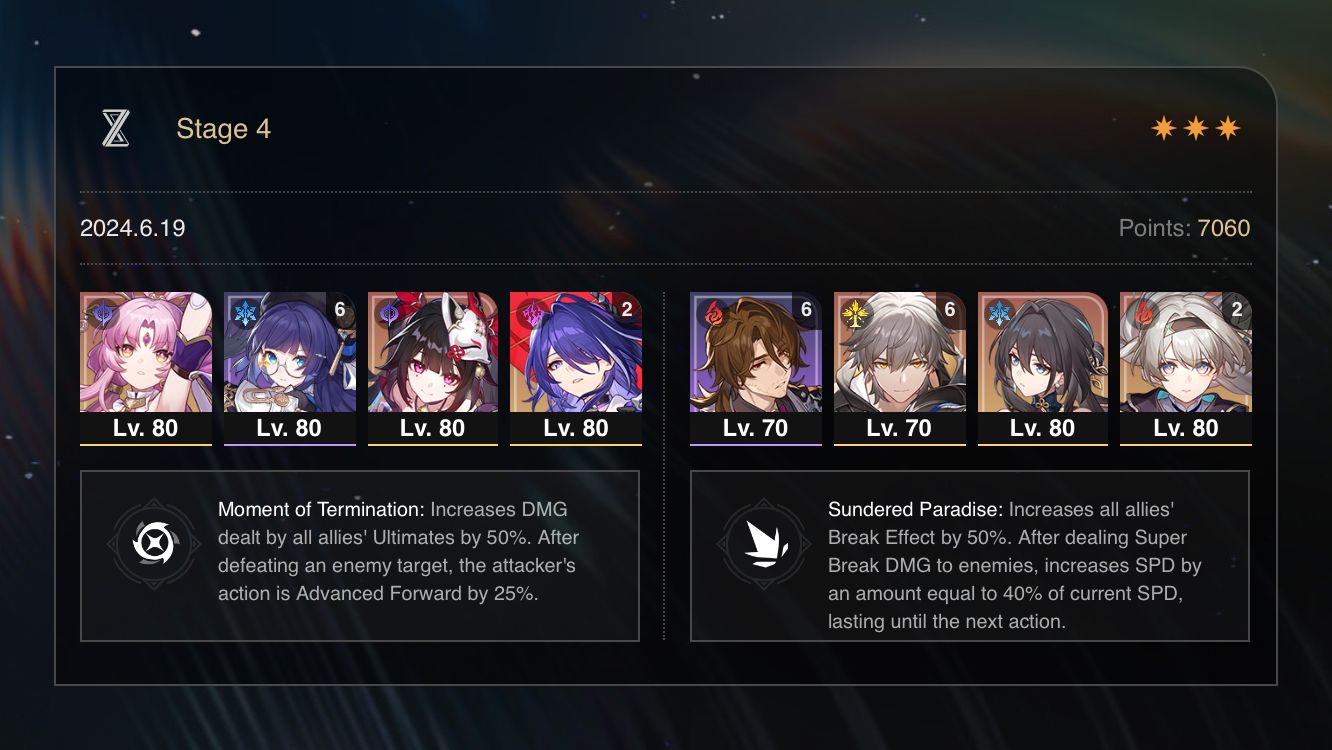This screenshot has height=750, width=1332.
Task: Click Gallagher's character portrait
Action: (755, 355)
